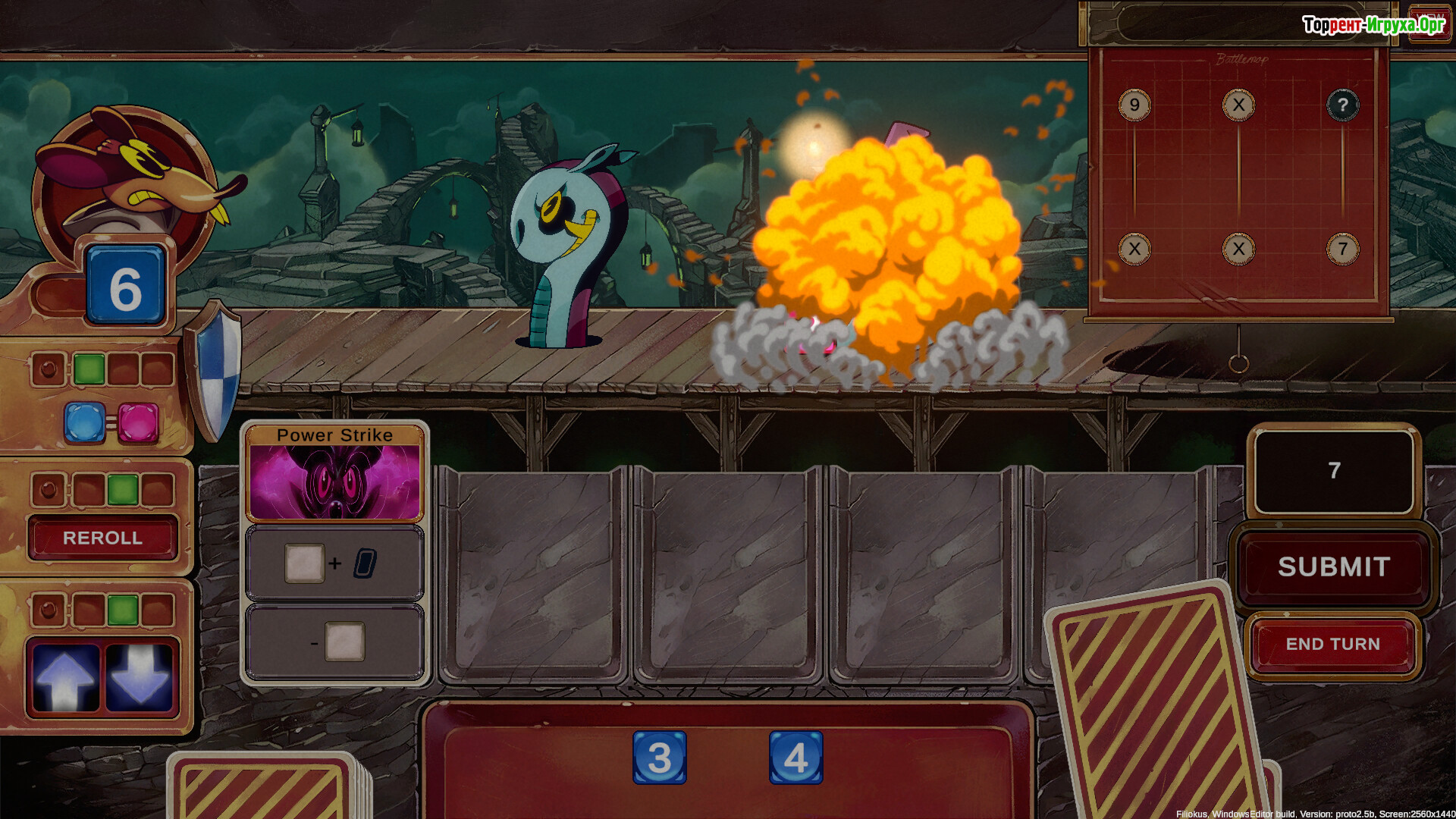This screenshot has width=1456, height=819.
Task: Select the blue 3 die
Action: pyautogui.click(x=659, y=758)
